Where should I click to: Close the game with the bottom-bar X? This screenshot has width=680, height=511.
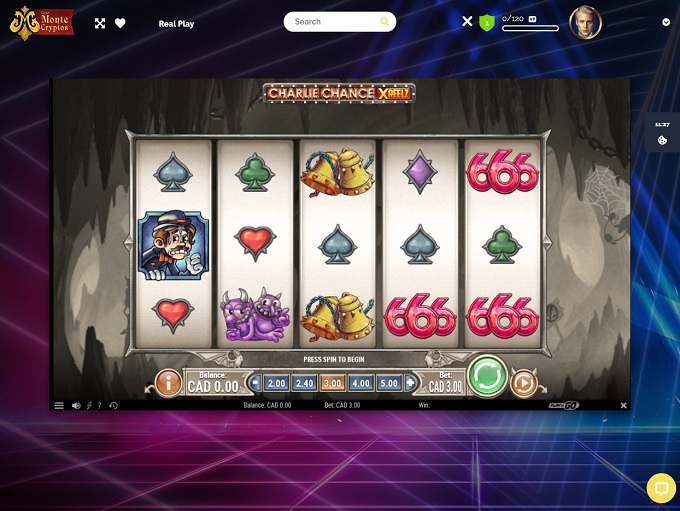pyautogui.click(x=623, y=405)
